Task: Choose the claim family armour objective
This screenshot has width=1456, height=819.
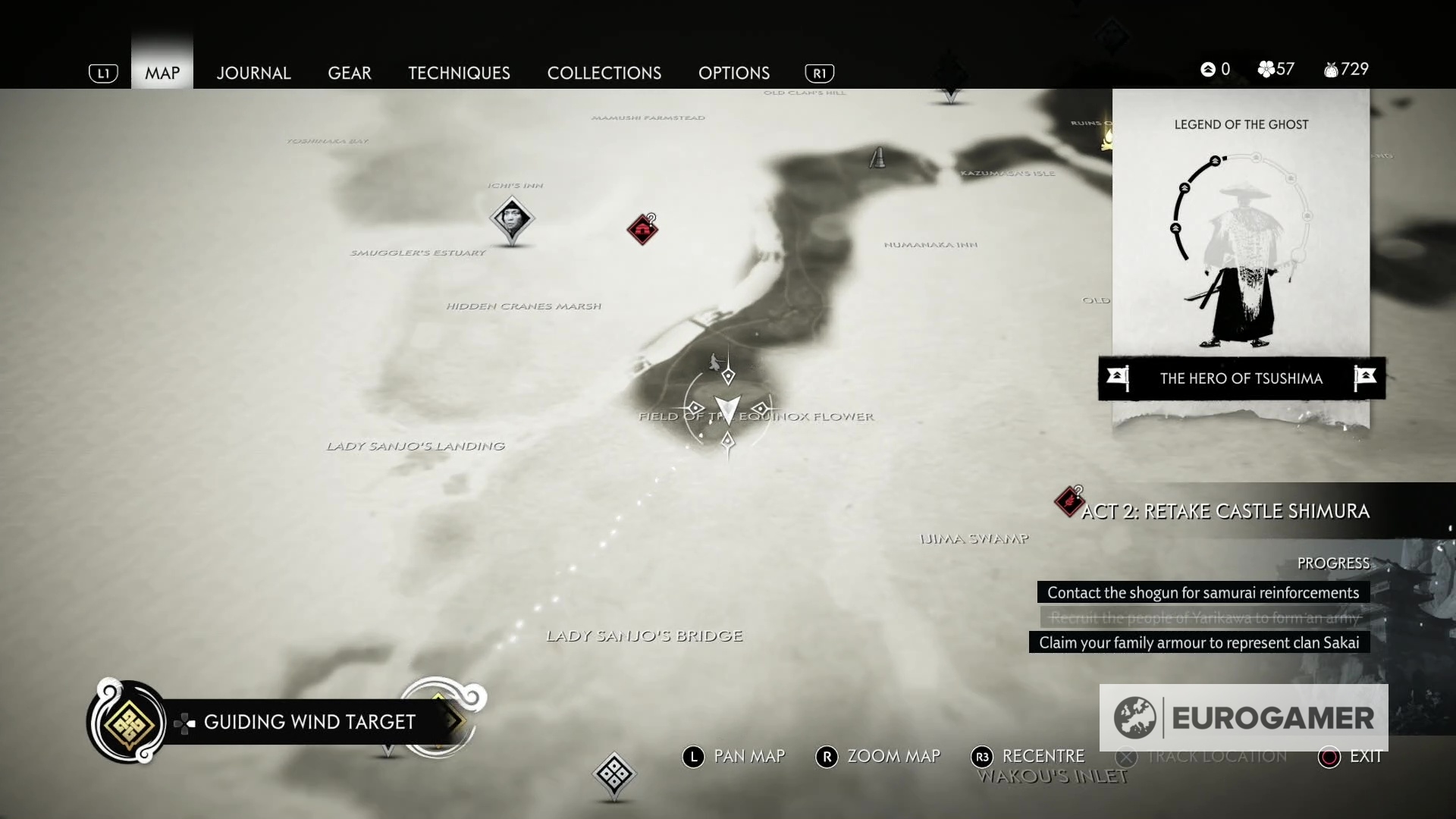Action: (x=1199, y=642)
